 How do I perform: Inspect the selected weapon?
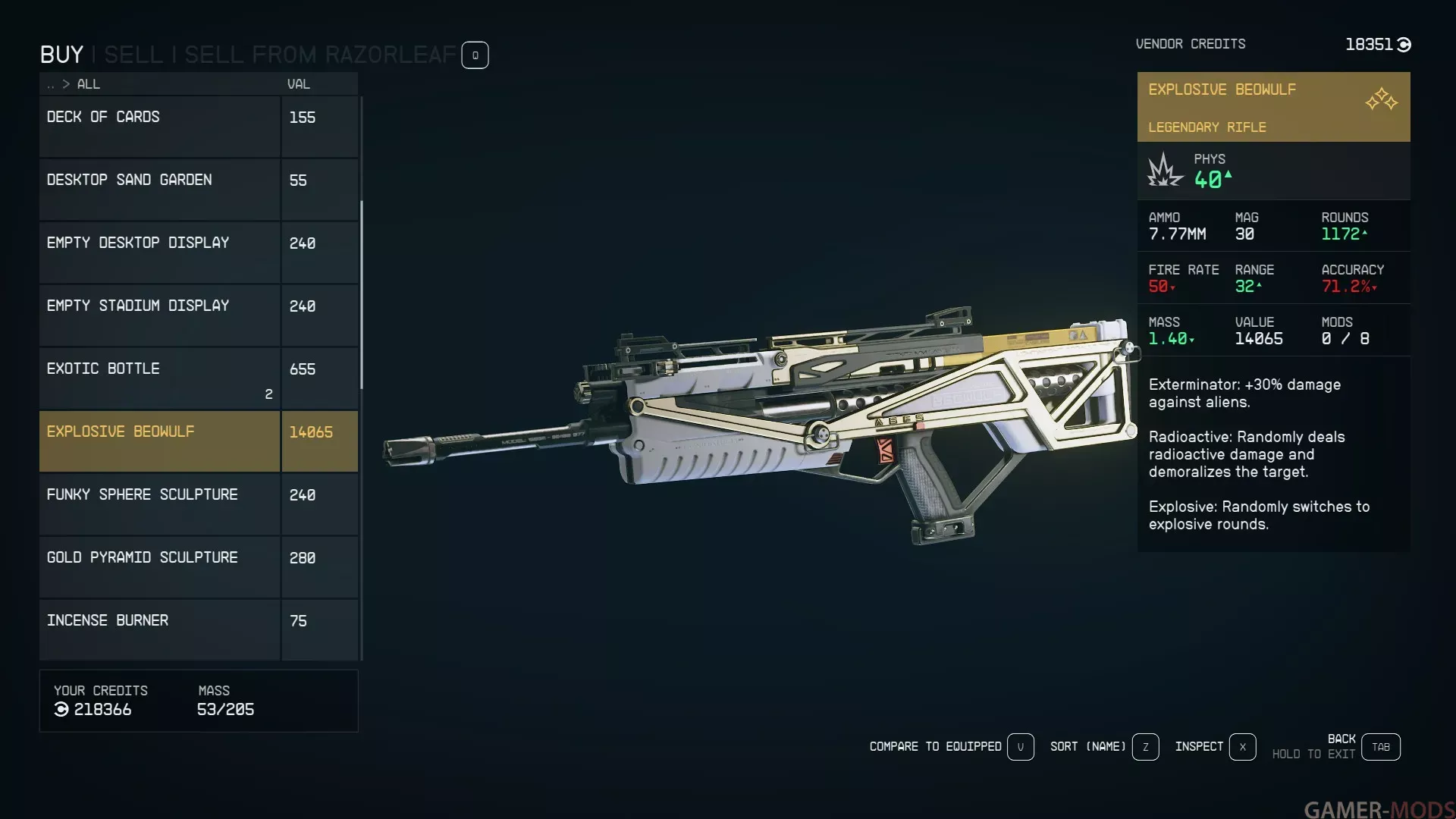coord(1242,747)
